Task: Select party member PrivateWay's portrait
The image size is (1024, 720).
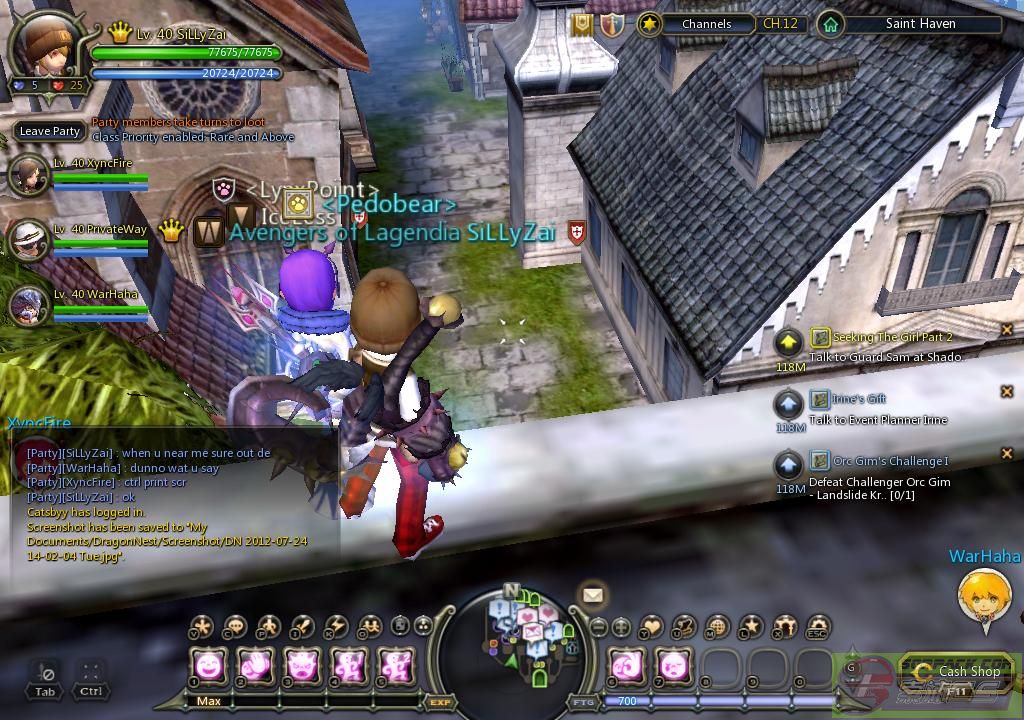Action: point(29,240)
